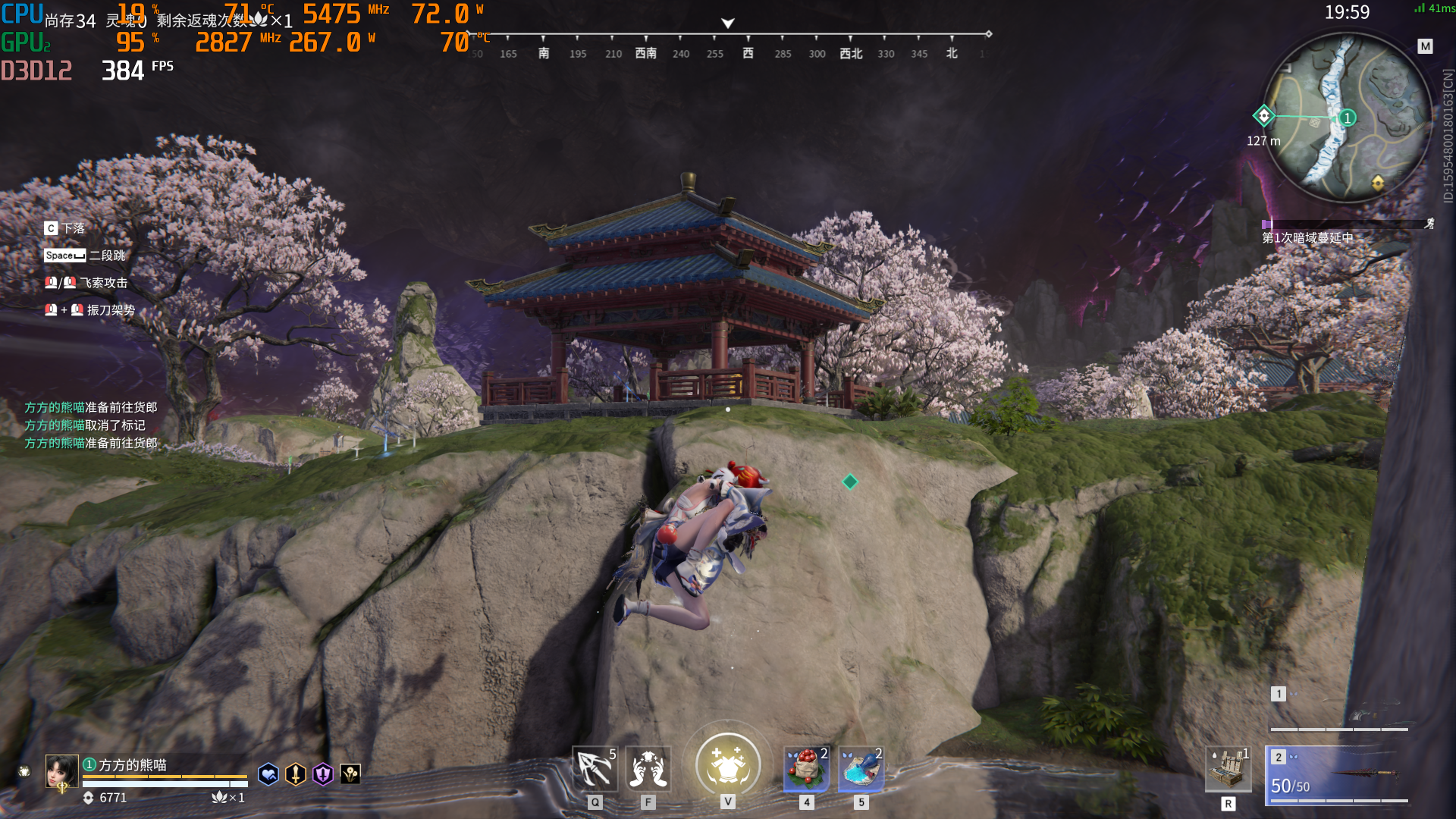
Task: Use the red berry pouch consumable
Action: (x=806, y=769)
